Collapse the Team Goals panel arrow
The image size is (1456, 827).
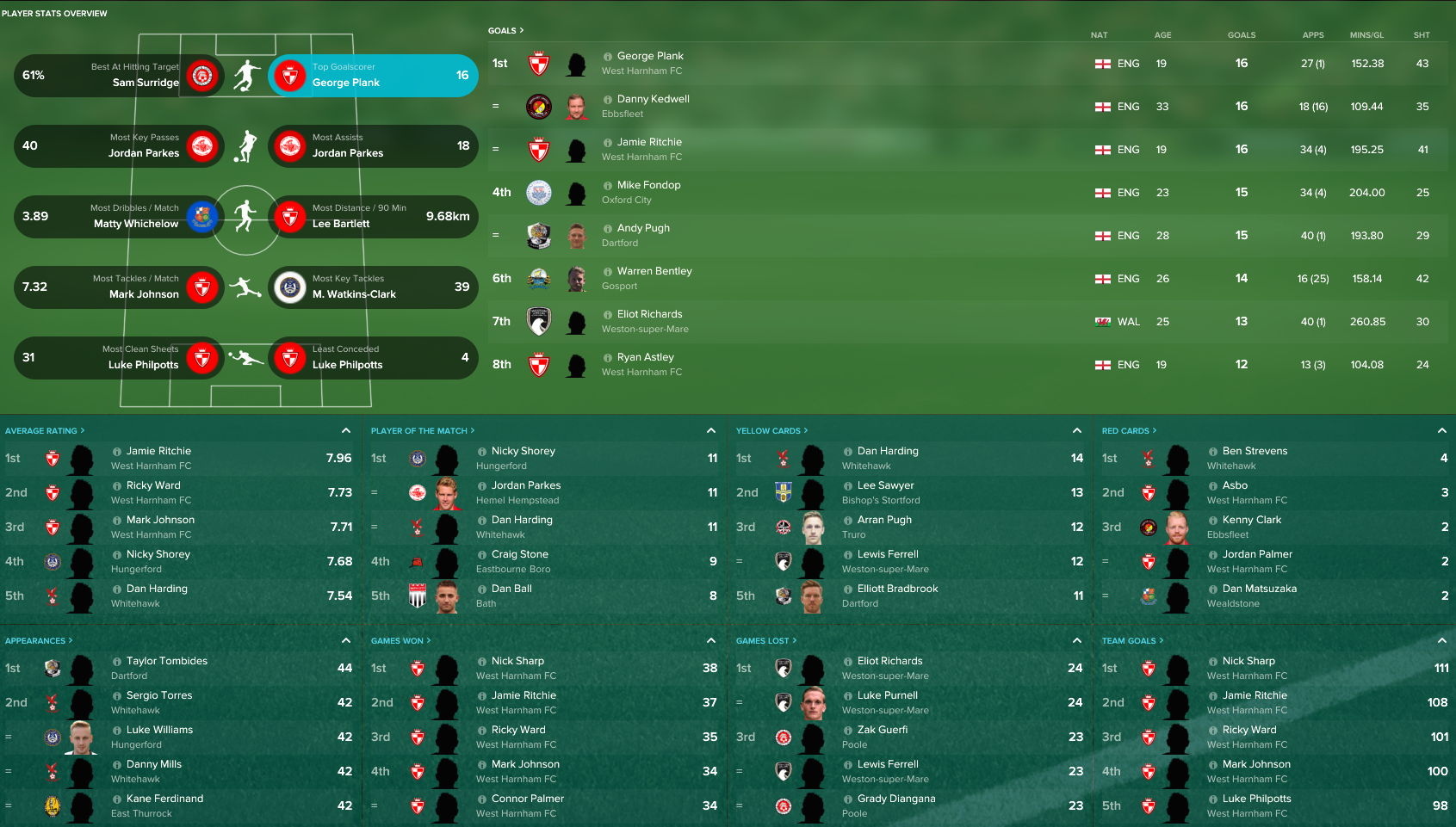[x=1441, y=640]
